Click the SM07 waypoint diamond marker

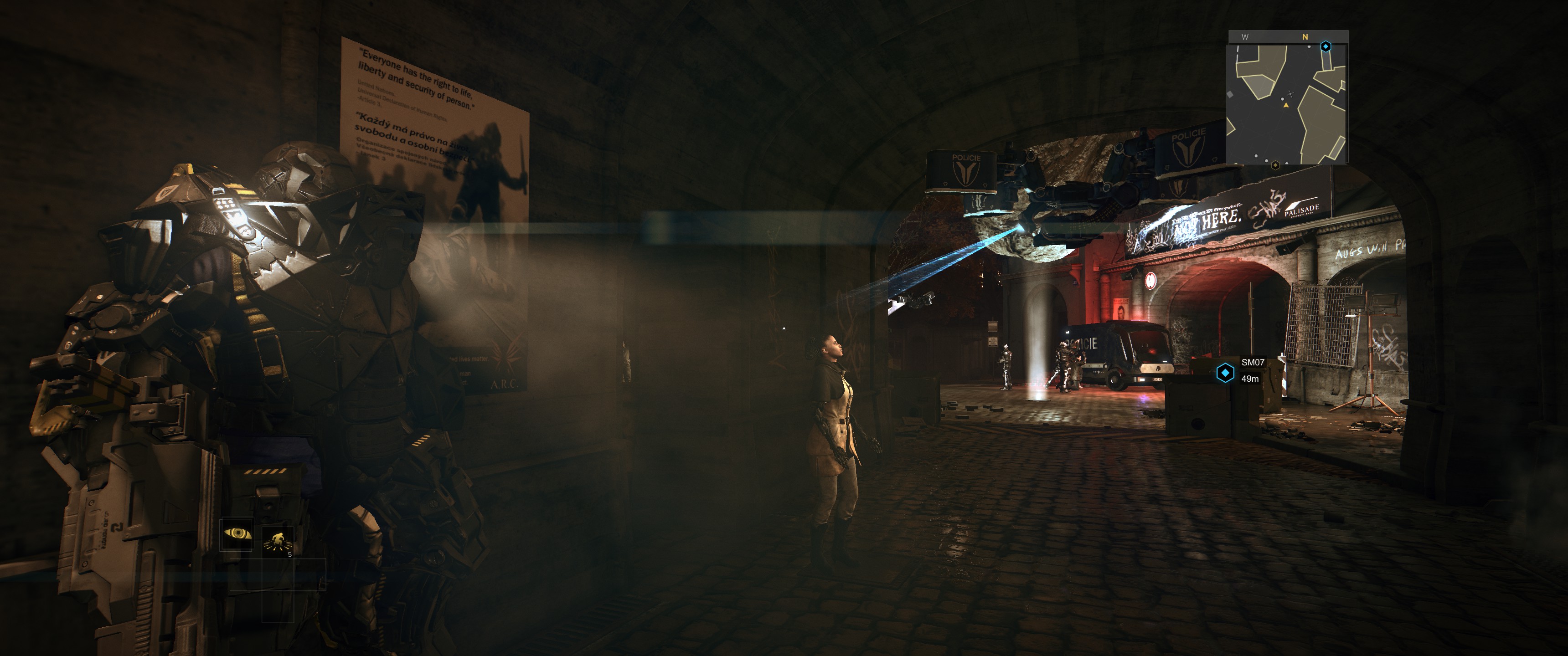coord(1225,373)
